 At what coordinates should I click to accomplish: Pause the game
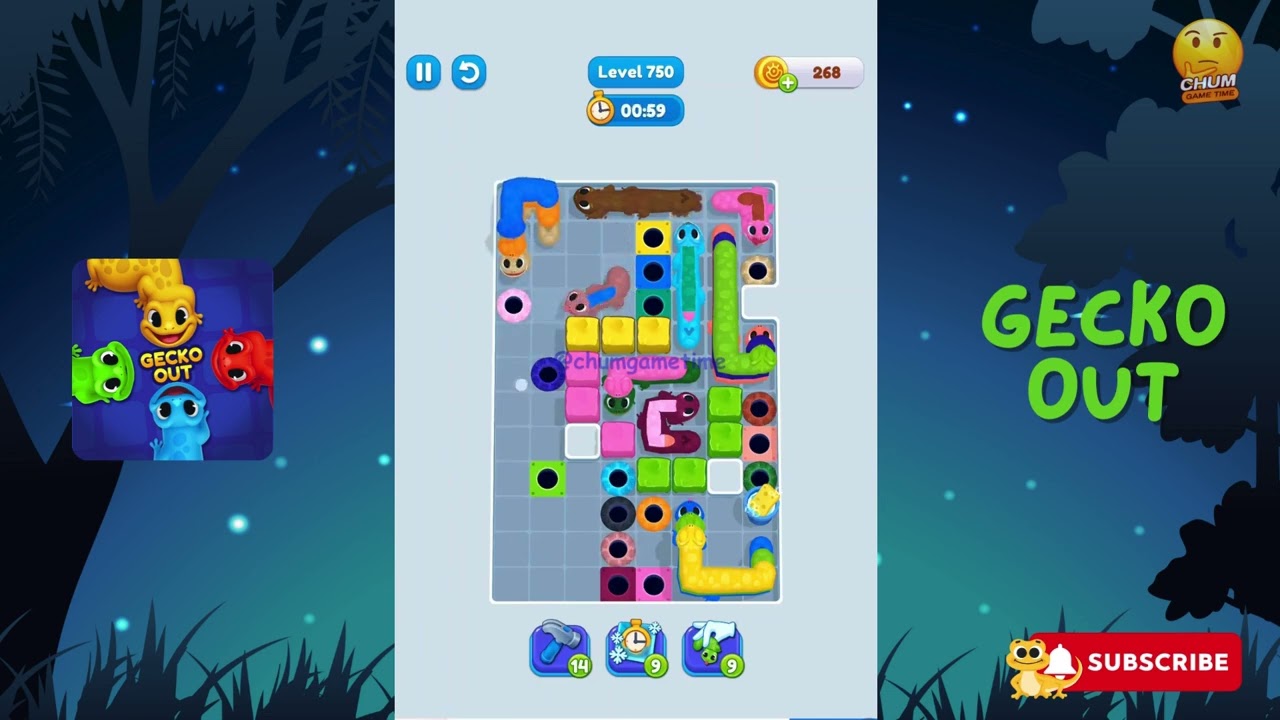[x=423, y=72]
